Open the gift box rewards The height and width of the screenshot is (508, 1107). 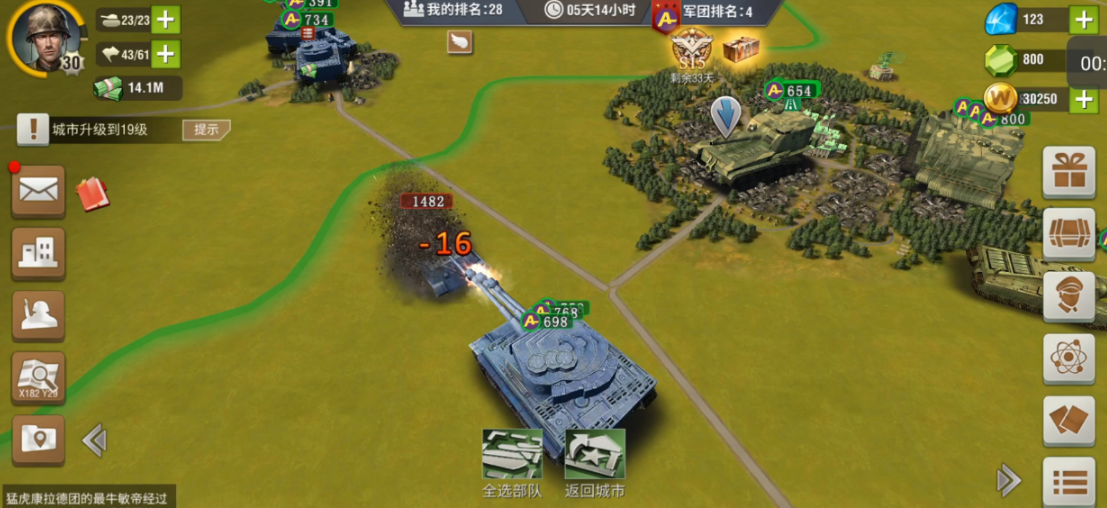click(1069, 172)
